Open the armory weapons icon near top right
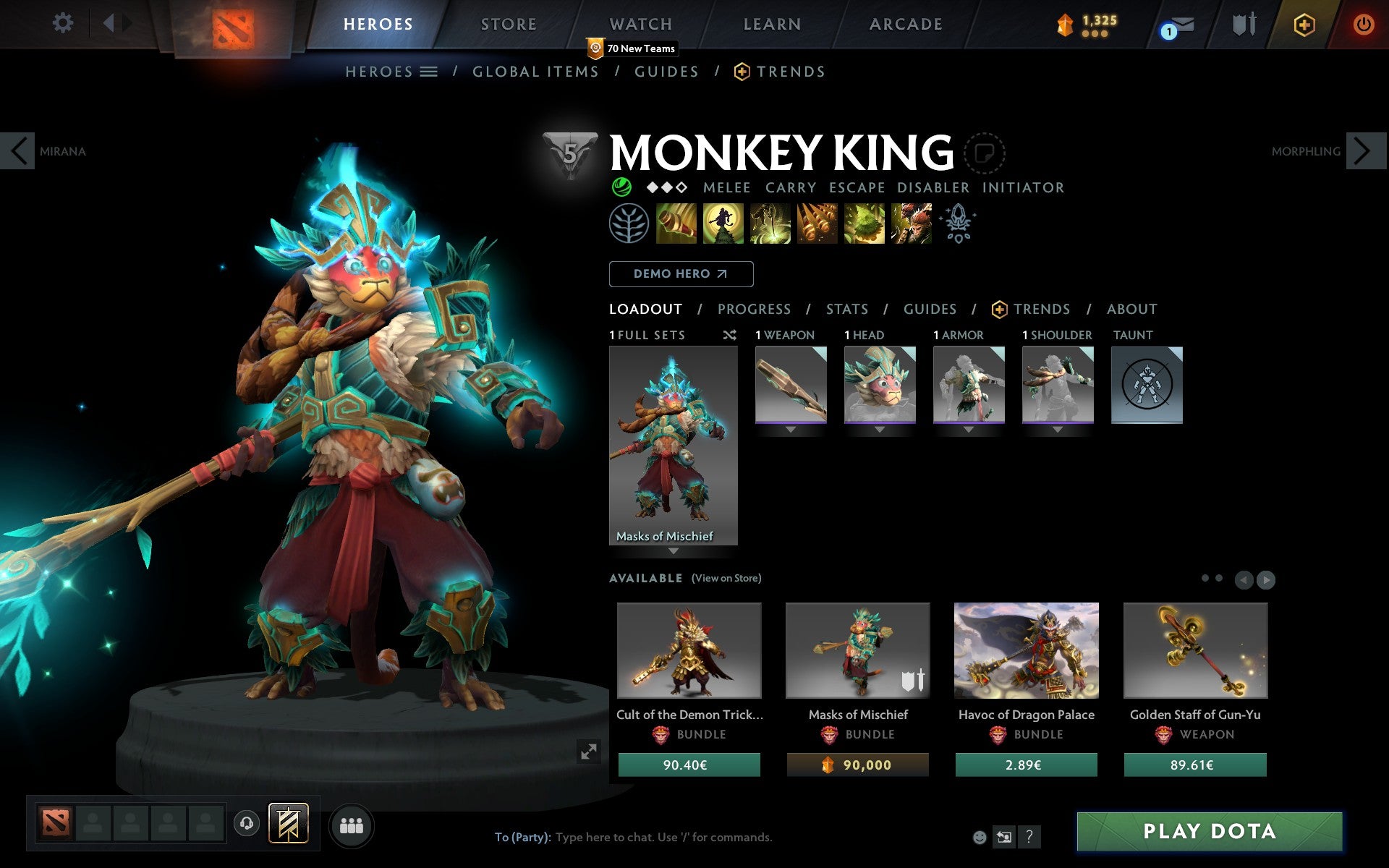Screen dimensions: 1389x868 pyautogui.click(x=1242, y=23)
